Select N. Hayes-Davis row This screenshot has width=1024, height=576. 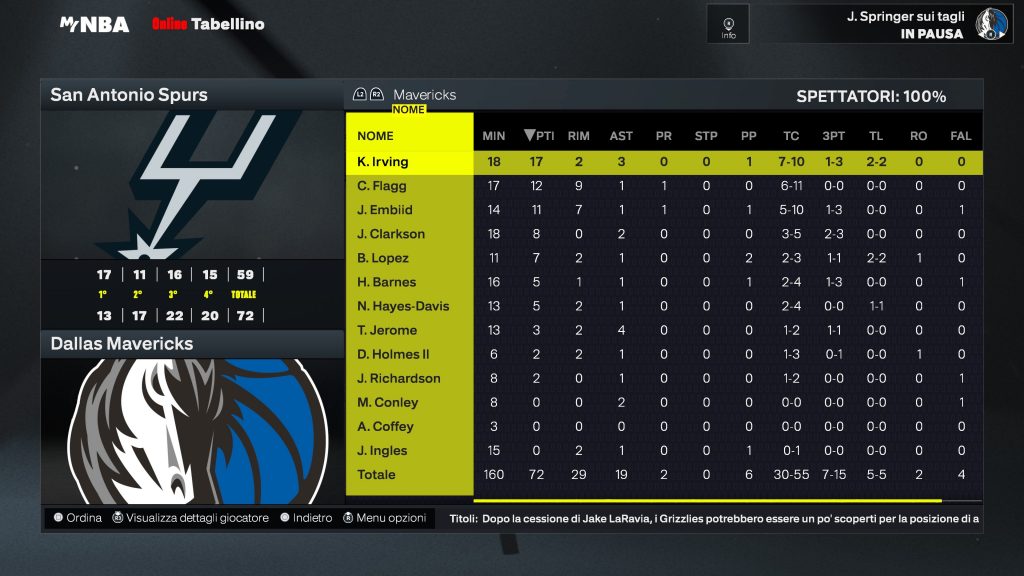point(403,306)
